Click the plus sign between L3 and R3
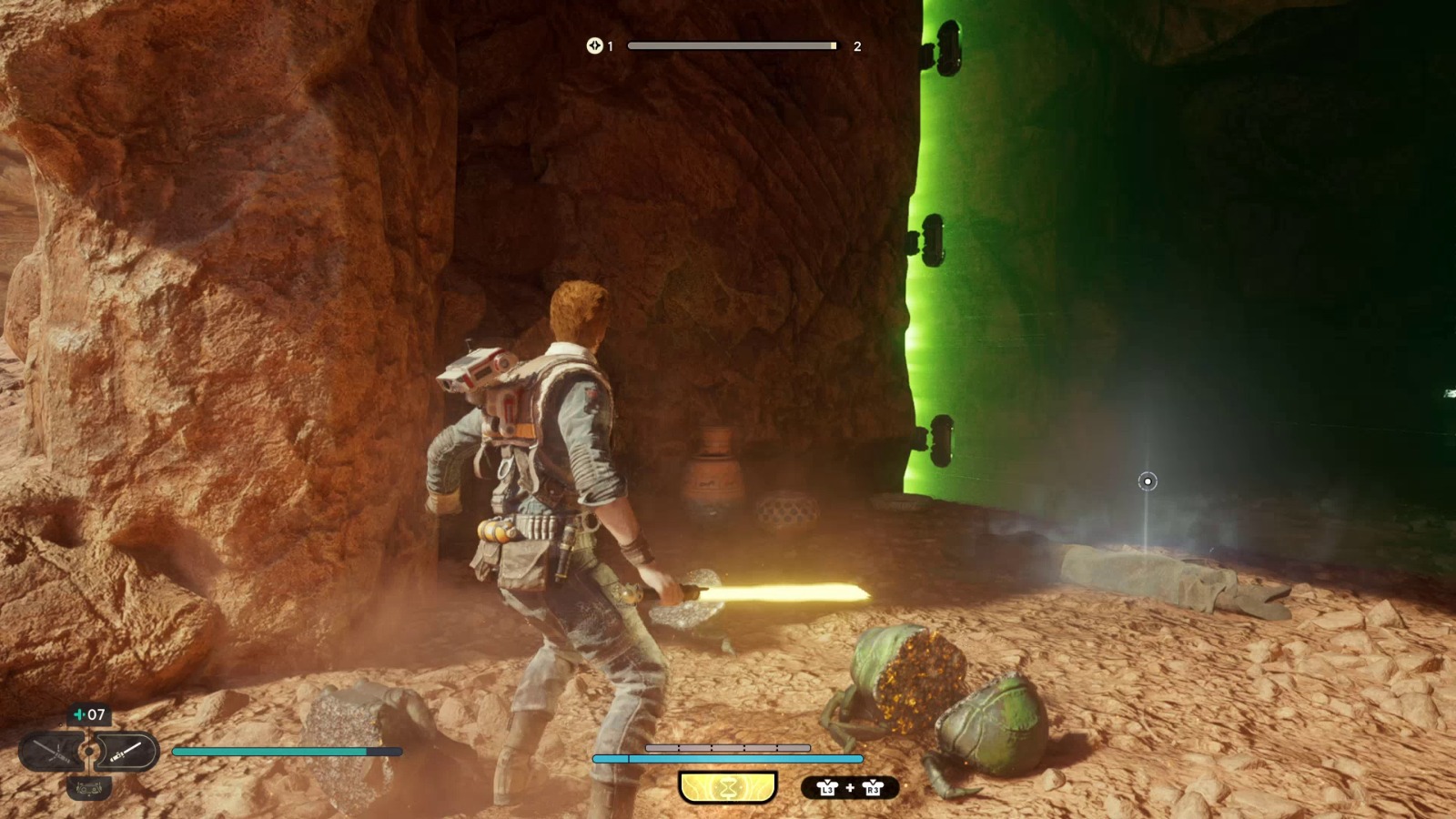The height and width of the screenshot is (819, 1456). (x=850, y=787)
